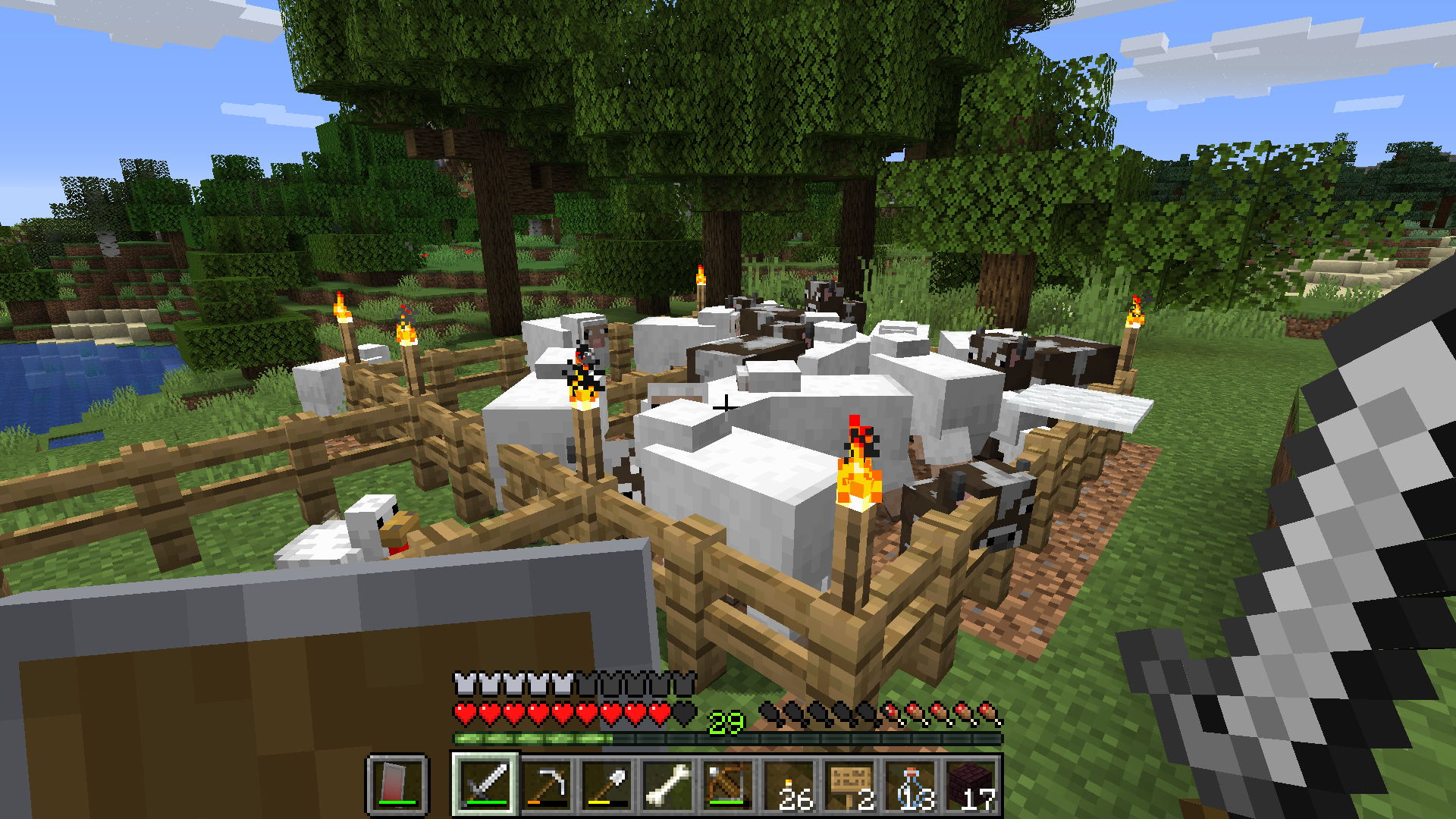Select the iron sword hotbar slot
Screen dimensions: 1456x819
point(485,784)
